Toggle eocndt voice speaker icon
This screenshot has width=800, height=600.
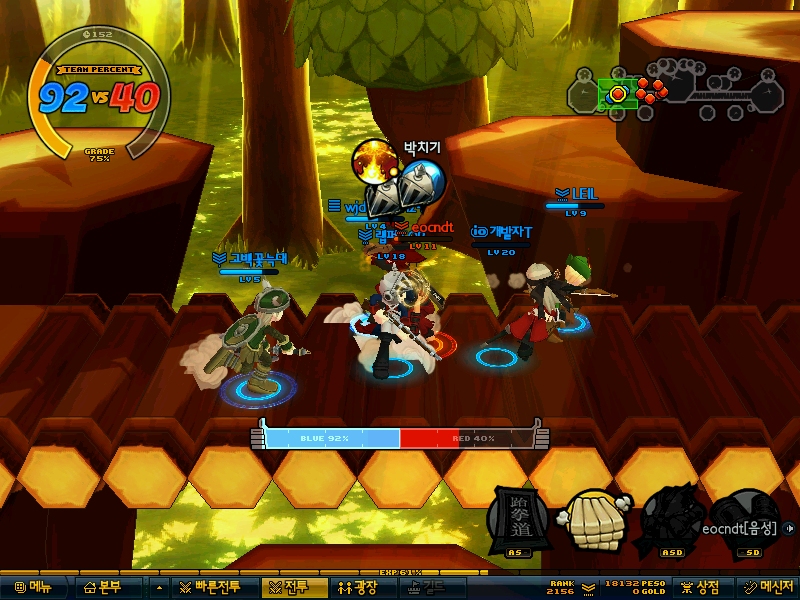click(x=791, y=528)
